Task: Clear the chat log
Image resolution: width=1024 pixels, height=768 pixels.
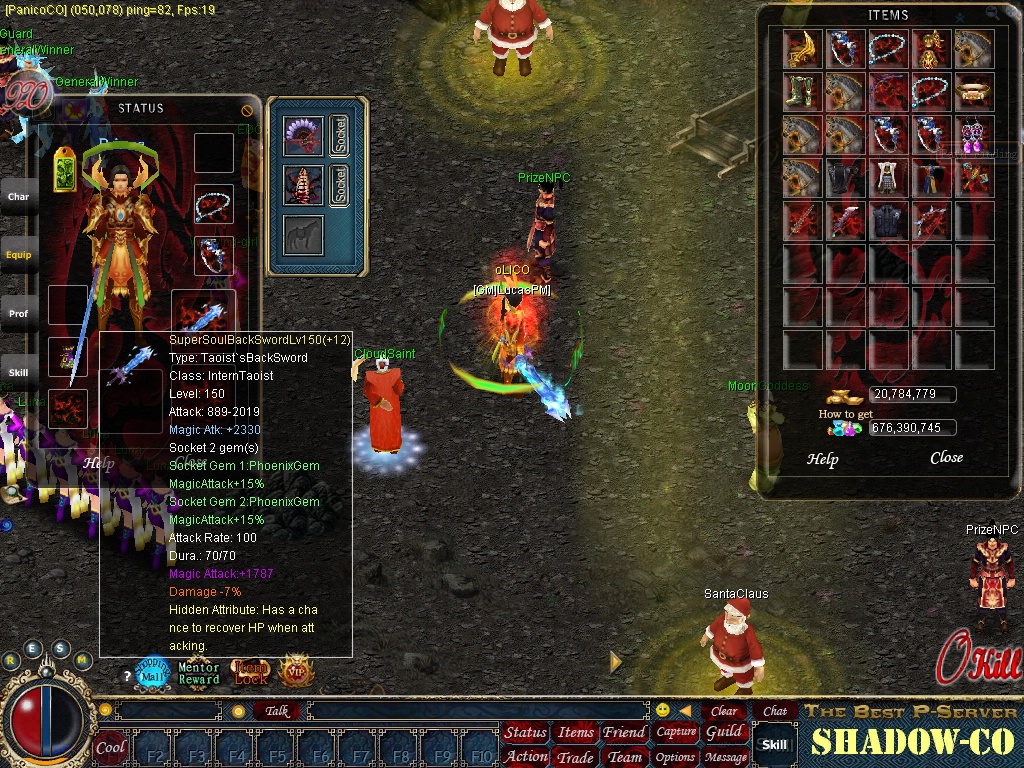Action: (724, 711)
